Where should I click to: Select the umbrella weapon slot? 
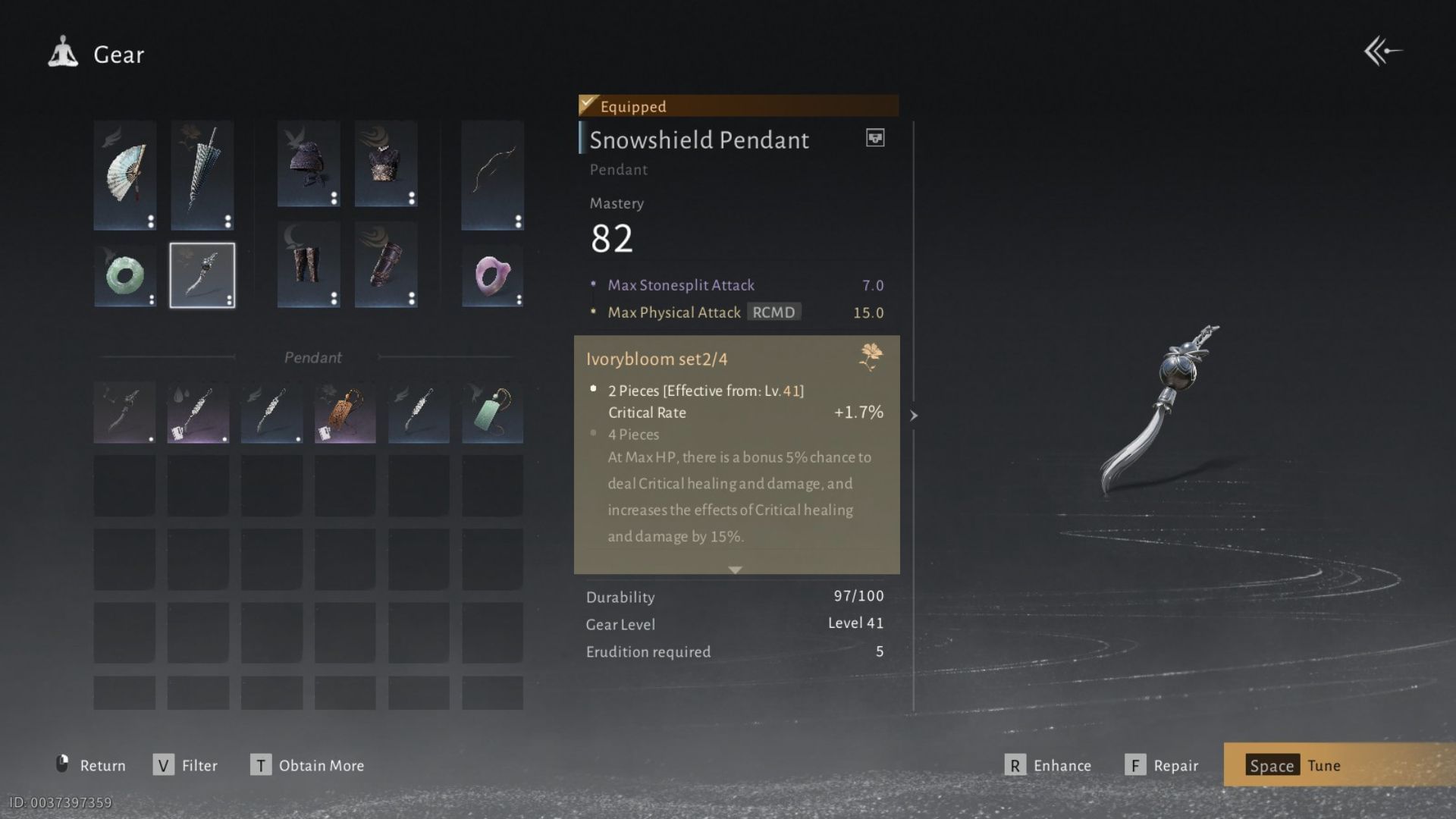pyautogui.click(x=201, y=174)
